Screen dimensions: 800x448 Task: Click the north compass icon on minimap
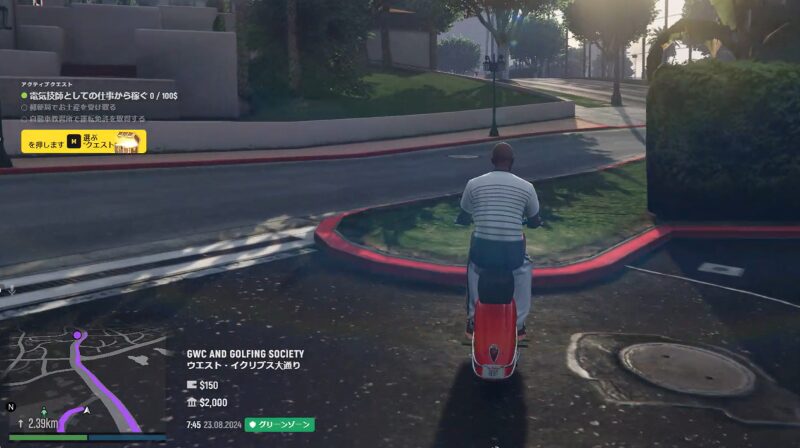pyautogui.click(x=11, y=407)
